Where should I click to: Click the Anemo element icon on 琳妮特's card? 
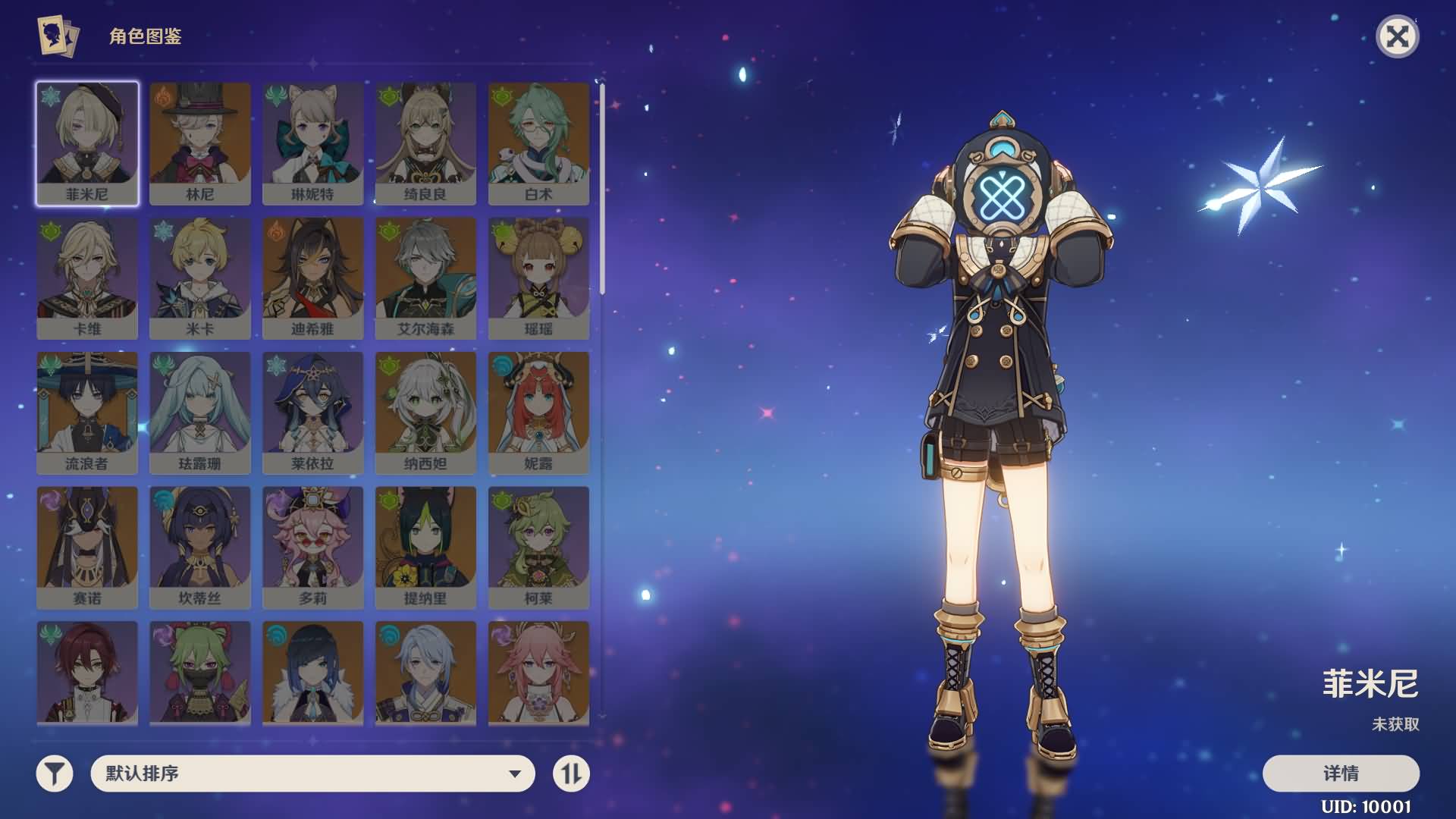275,98
